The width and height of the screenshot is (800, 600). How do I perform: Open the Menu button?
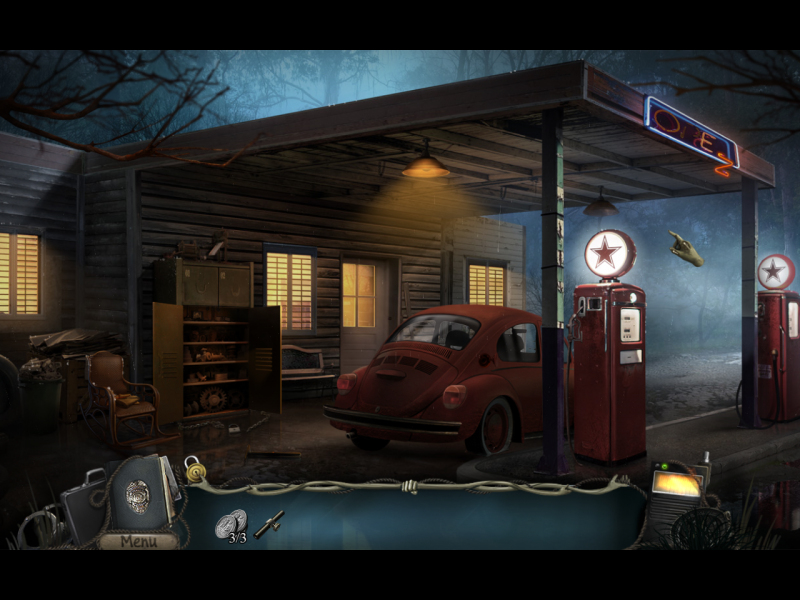(x=138, y=541)
